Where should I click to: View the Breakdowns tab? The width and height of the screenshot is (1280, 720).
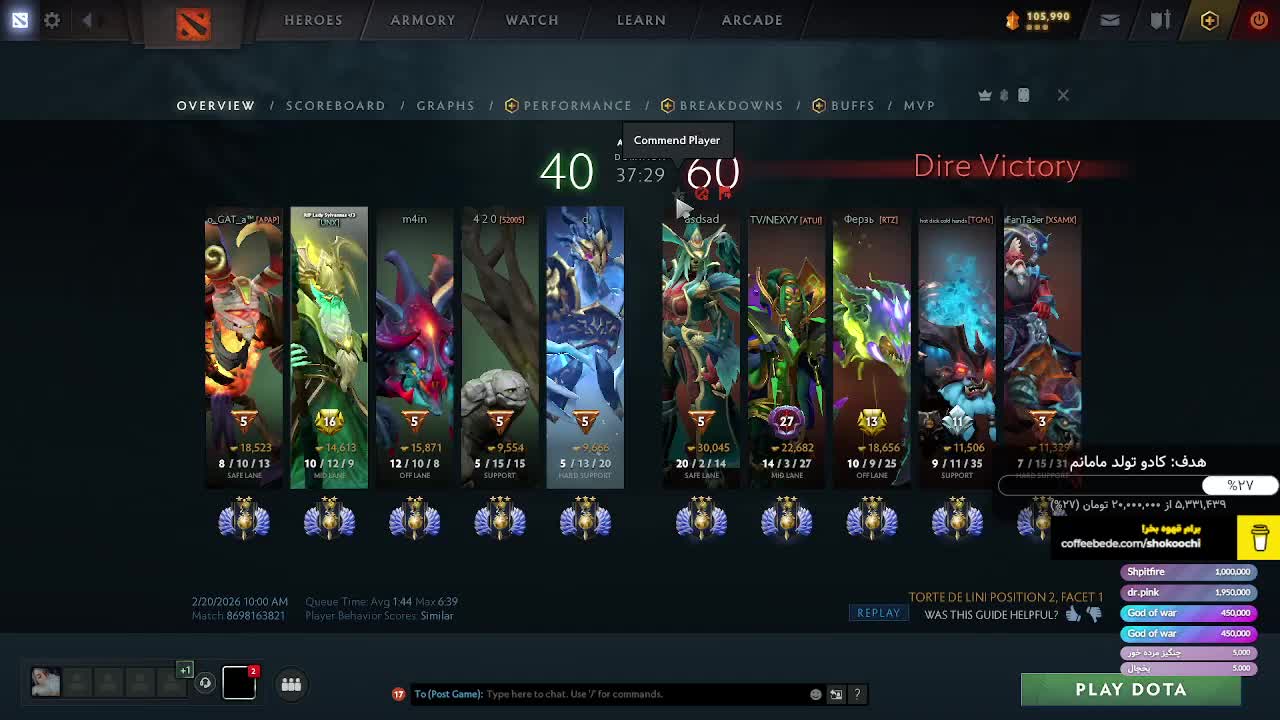click(x=731, y=105)
